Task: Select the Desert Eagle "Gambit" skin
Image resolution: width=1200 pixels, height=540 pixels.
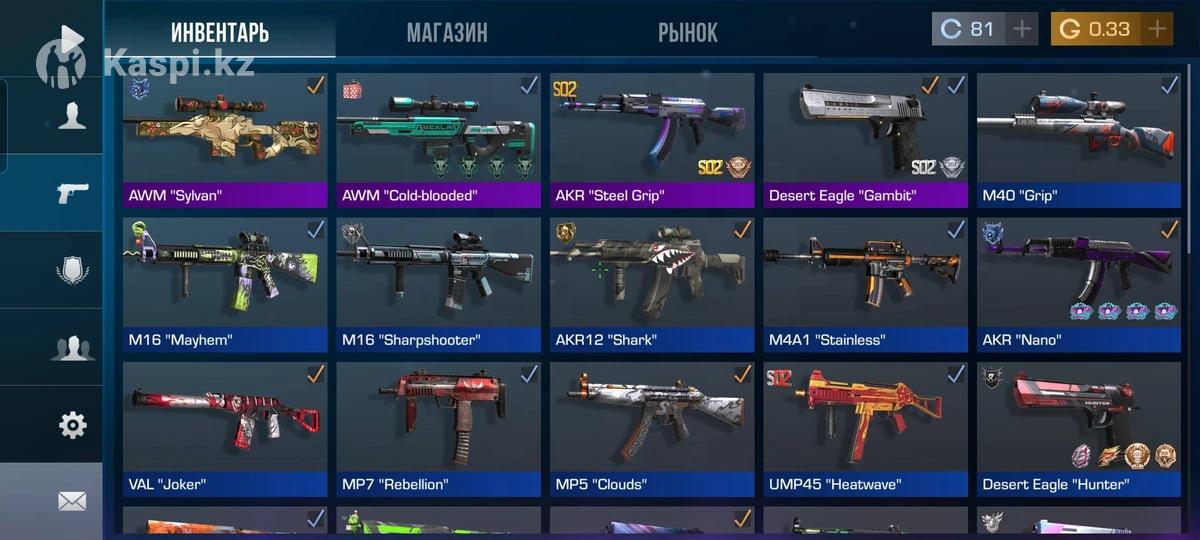Action: click(865, 138)
